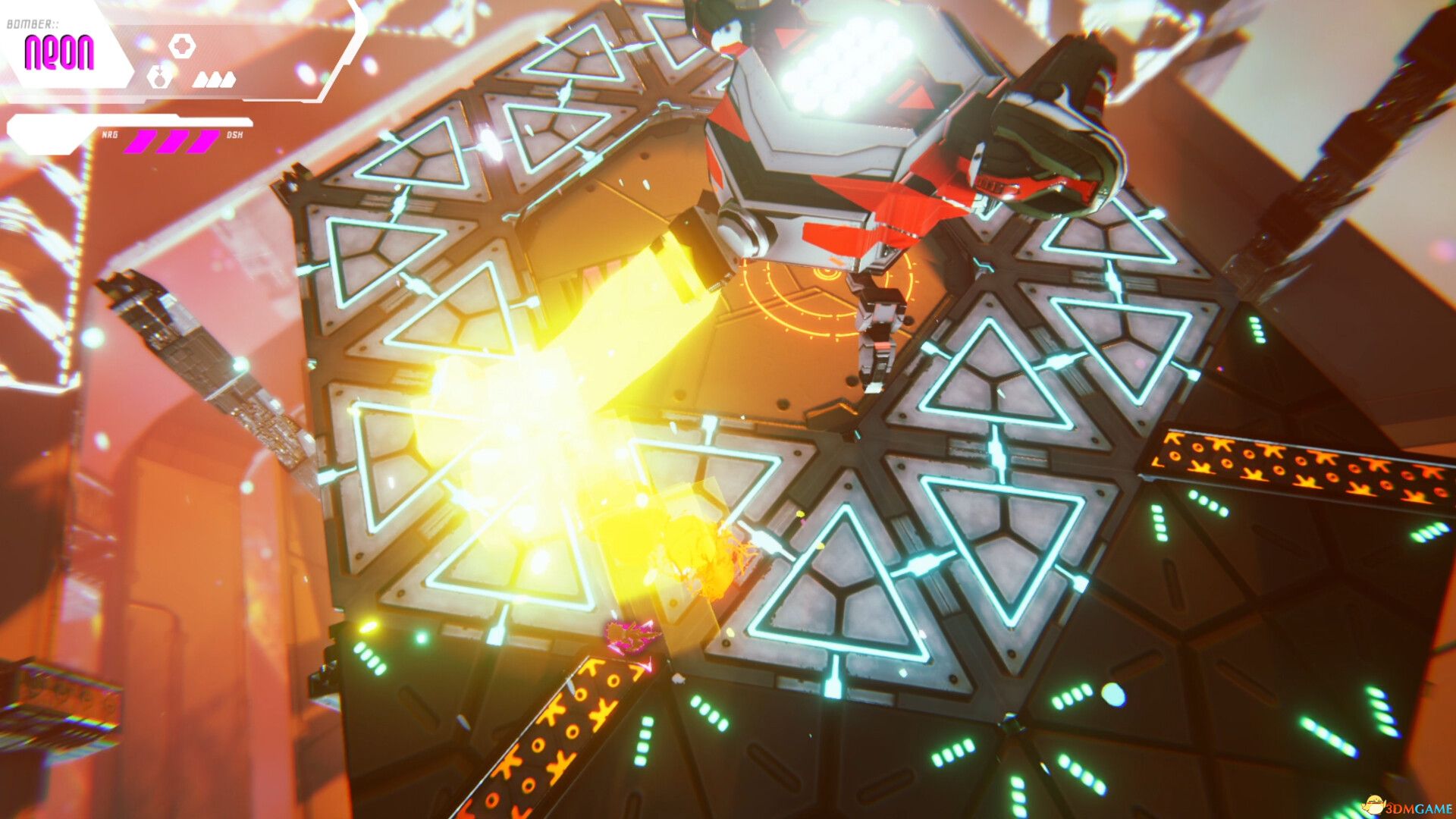The width and height of the screenshot is (1456, 819).
Task: Select the hexagonal power-up icon in the HUD
Action: coord(182,46)
